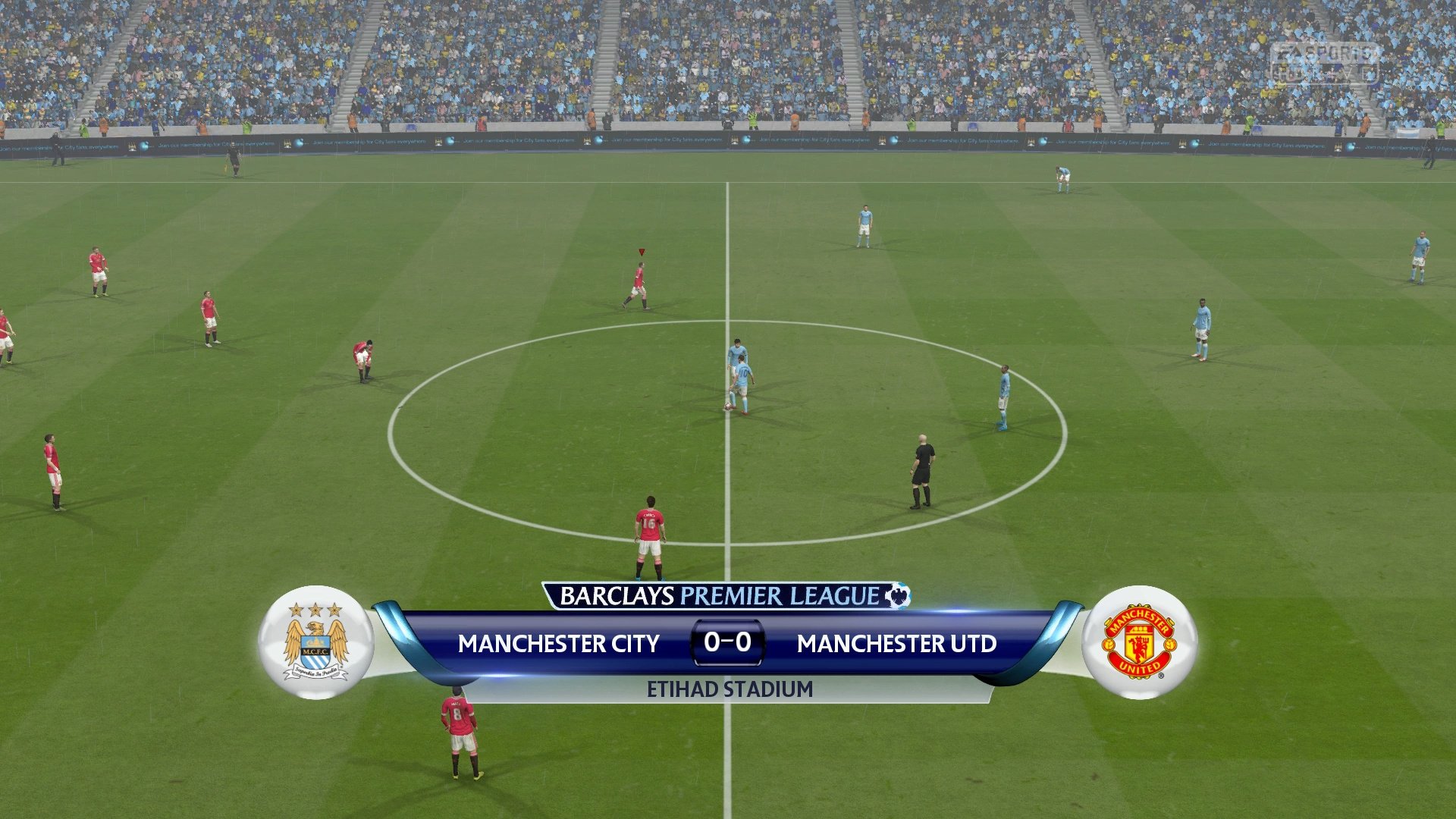
Task: Click the stars above the City crest
Action: pos(314,610)
